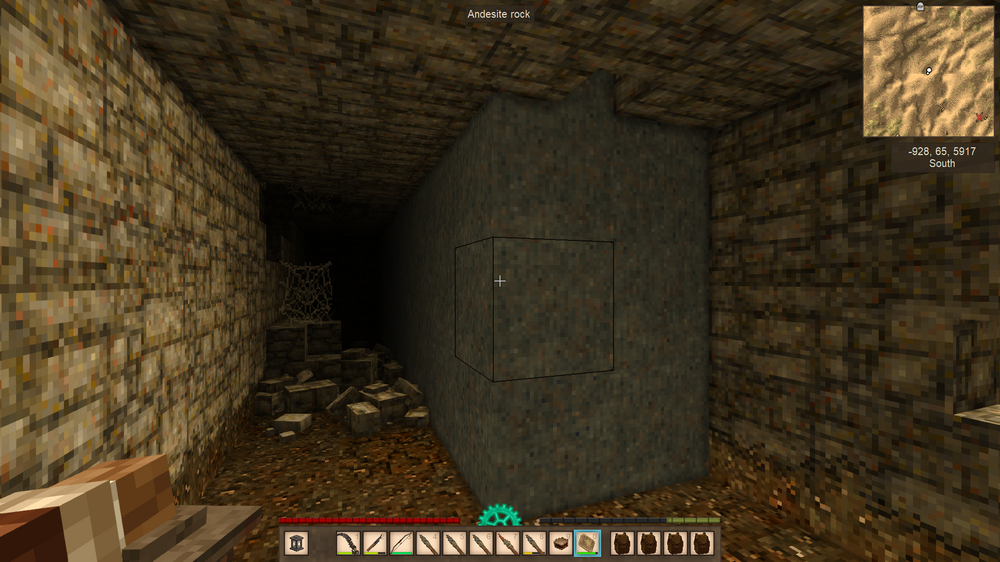
Task: Click the red X marker on the minimap
Action: (x=979, y=117)
